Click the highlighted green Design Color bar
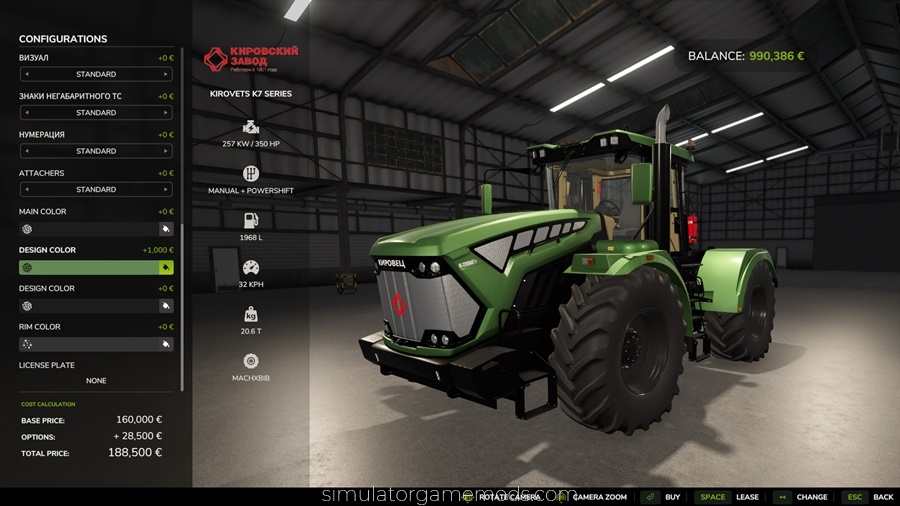 88,268
